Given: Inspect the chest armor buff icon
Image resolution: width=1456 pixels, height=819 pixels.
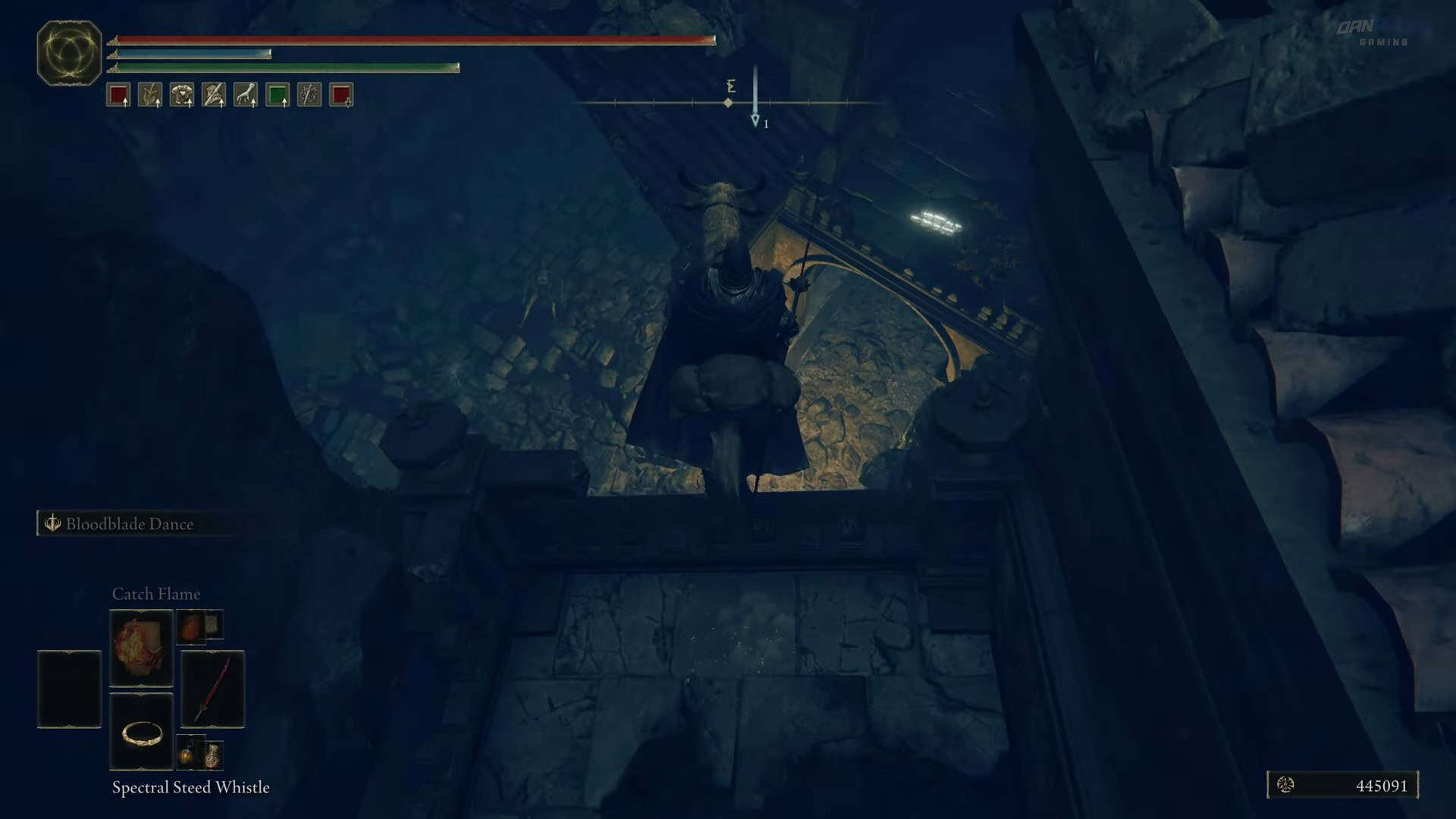Looking at the screenshot, I should (182, 95).
